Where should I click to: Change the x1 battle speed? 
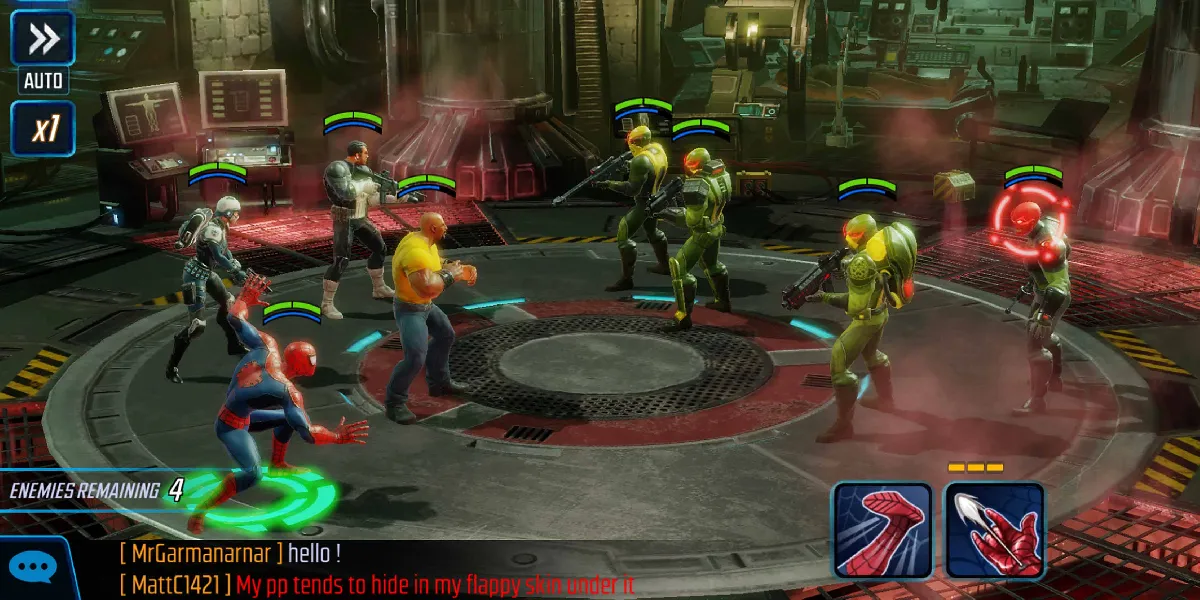pyautogui.click(x=42, y=129)
